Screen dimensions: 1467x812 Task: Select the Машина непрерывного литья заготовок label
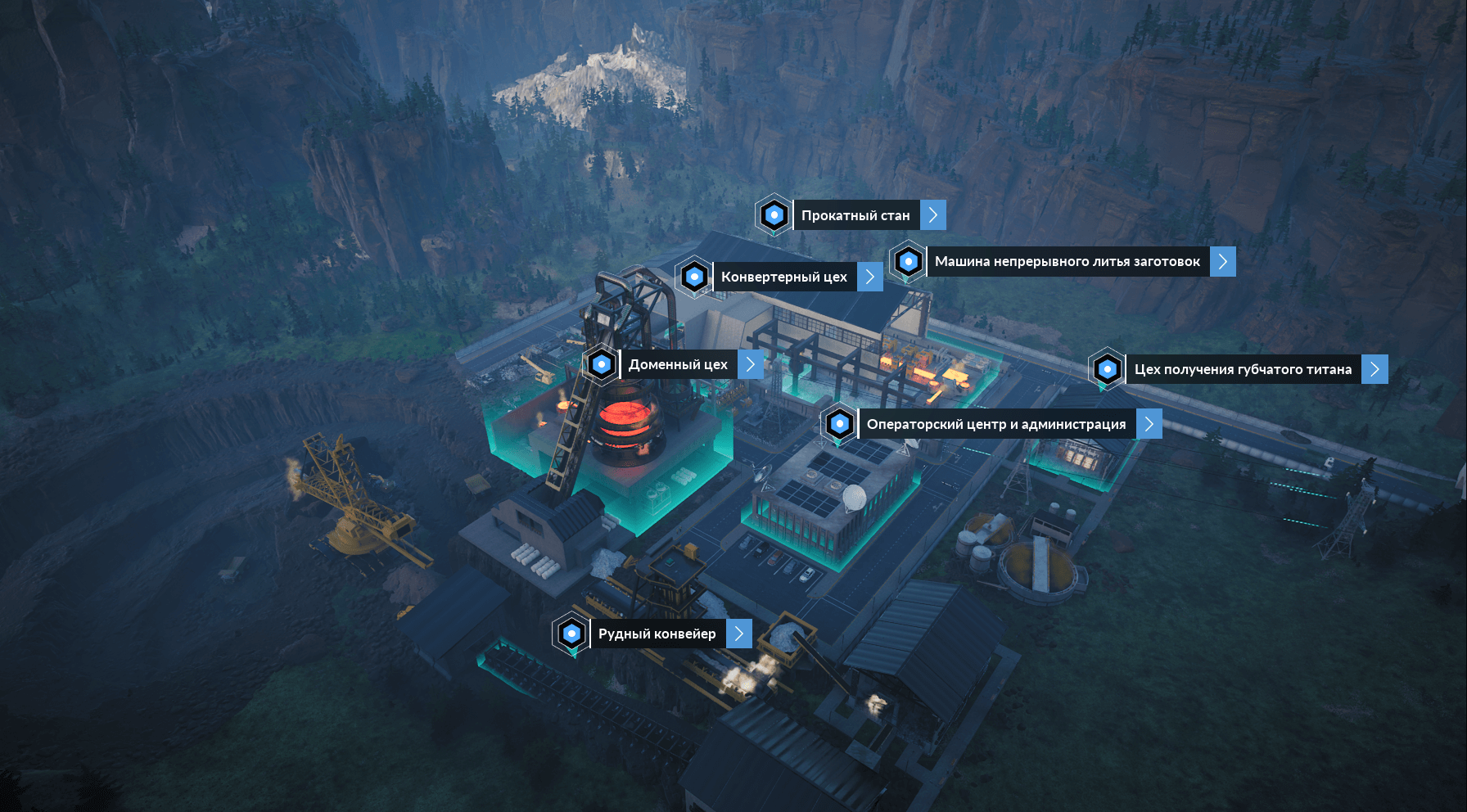pyautogui.click(x=1068, y=262)
